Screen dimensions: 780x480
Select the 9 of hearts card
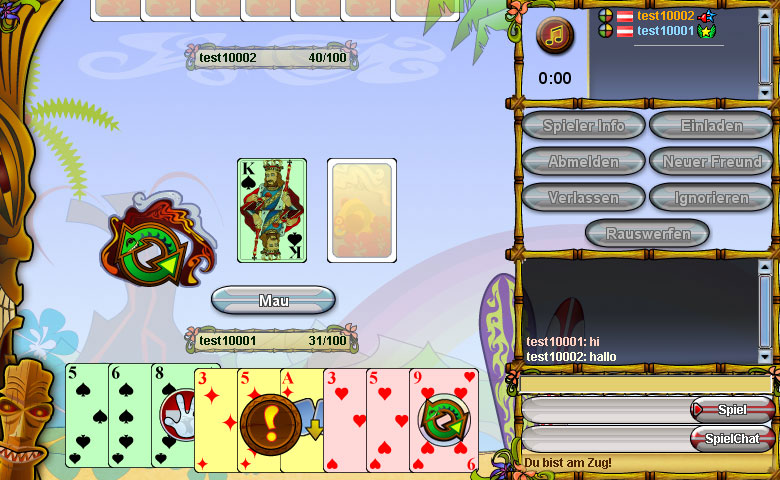pos(443,418)
